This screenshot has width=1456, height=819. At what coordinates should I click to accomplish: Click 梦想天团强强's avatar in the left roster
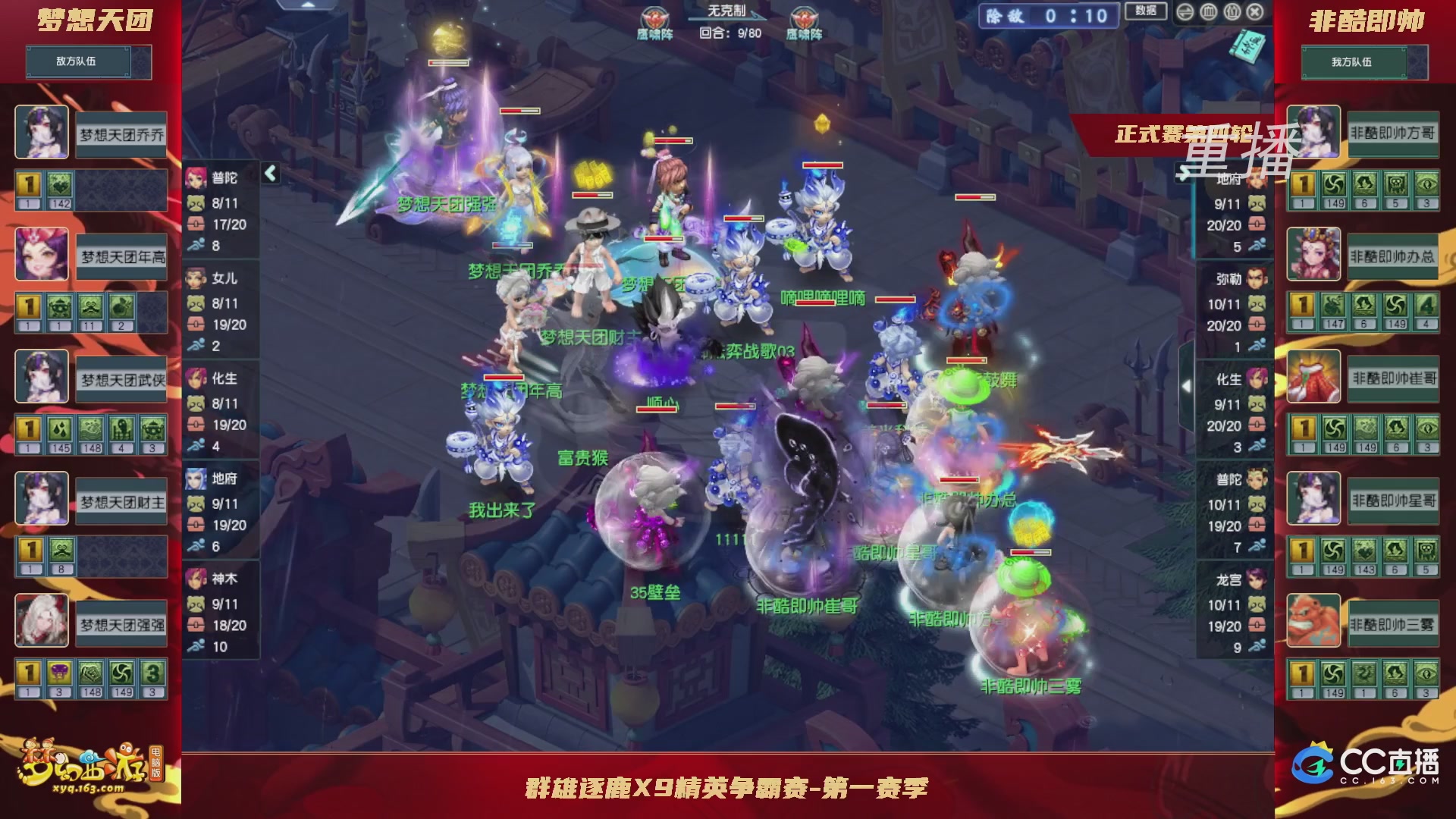[42, 620]
